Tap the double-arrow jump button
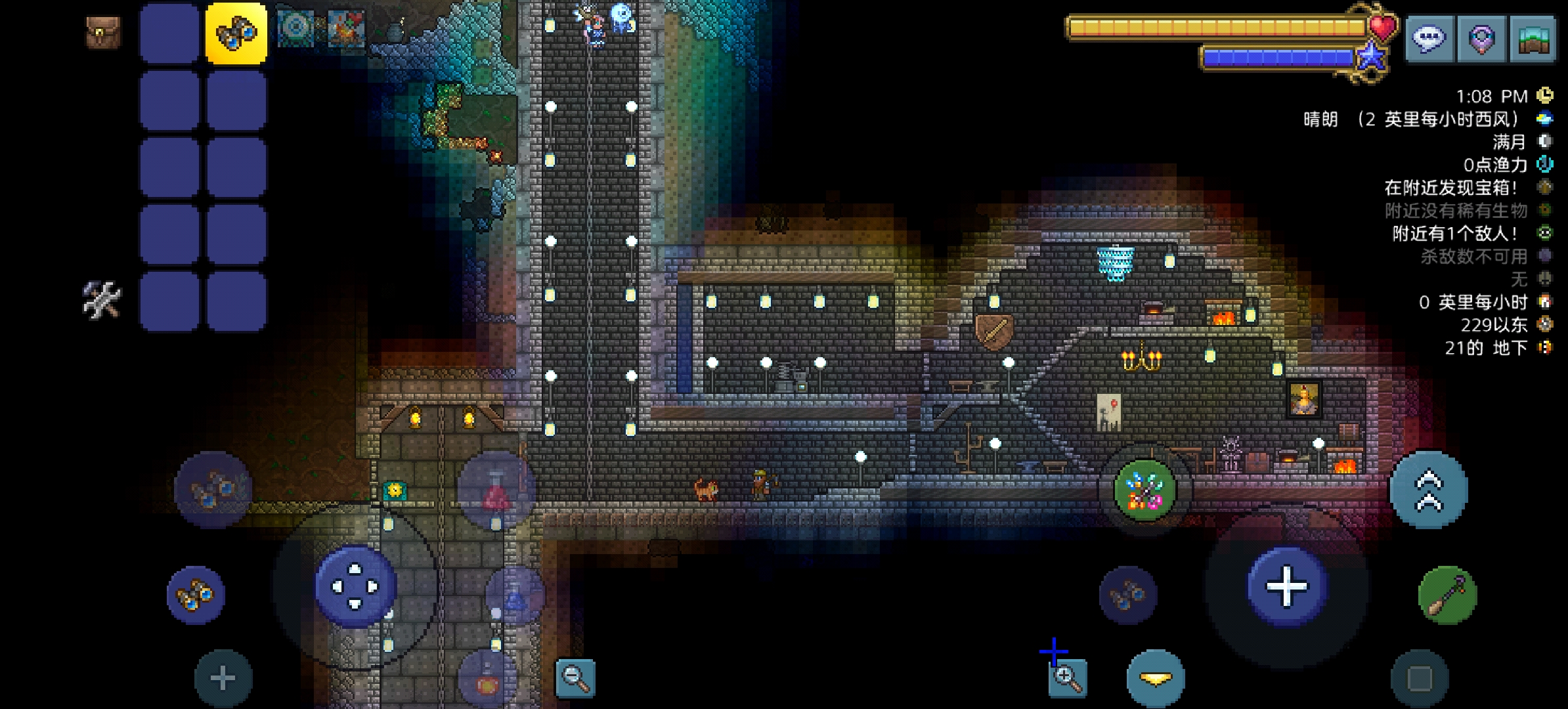1568x709 pixels. pos(1428,490)
